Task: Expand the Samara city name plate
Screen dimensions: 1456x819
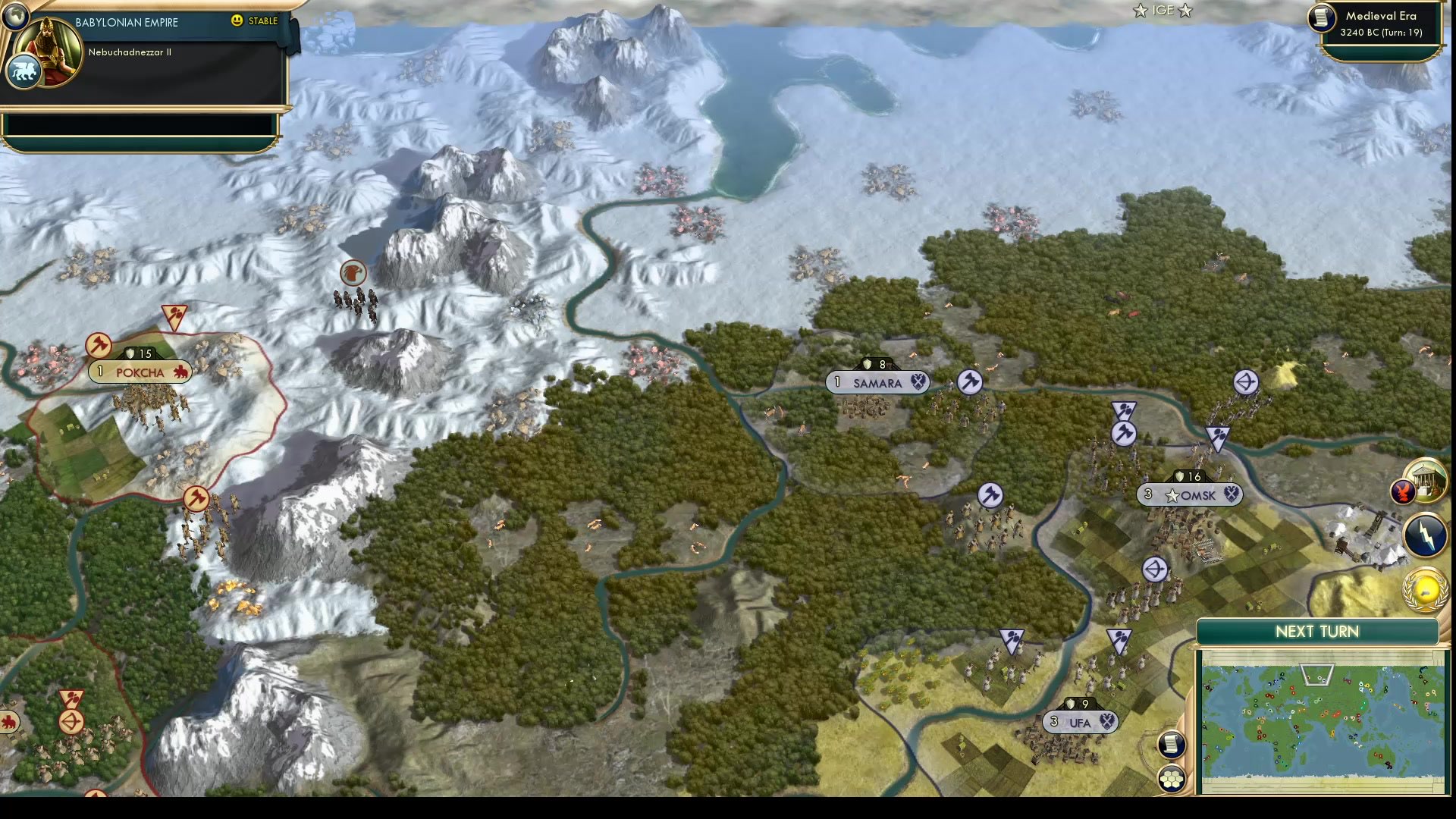Action: 877,383
